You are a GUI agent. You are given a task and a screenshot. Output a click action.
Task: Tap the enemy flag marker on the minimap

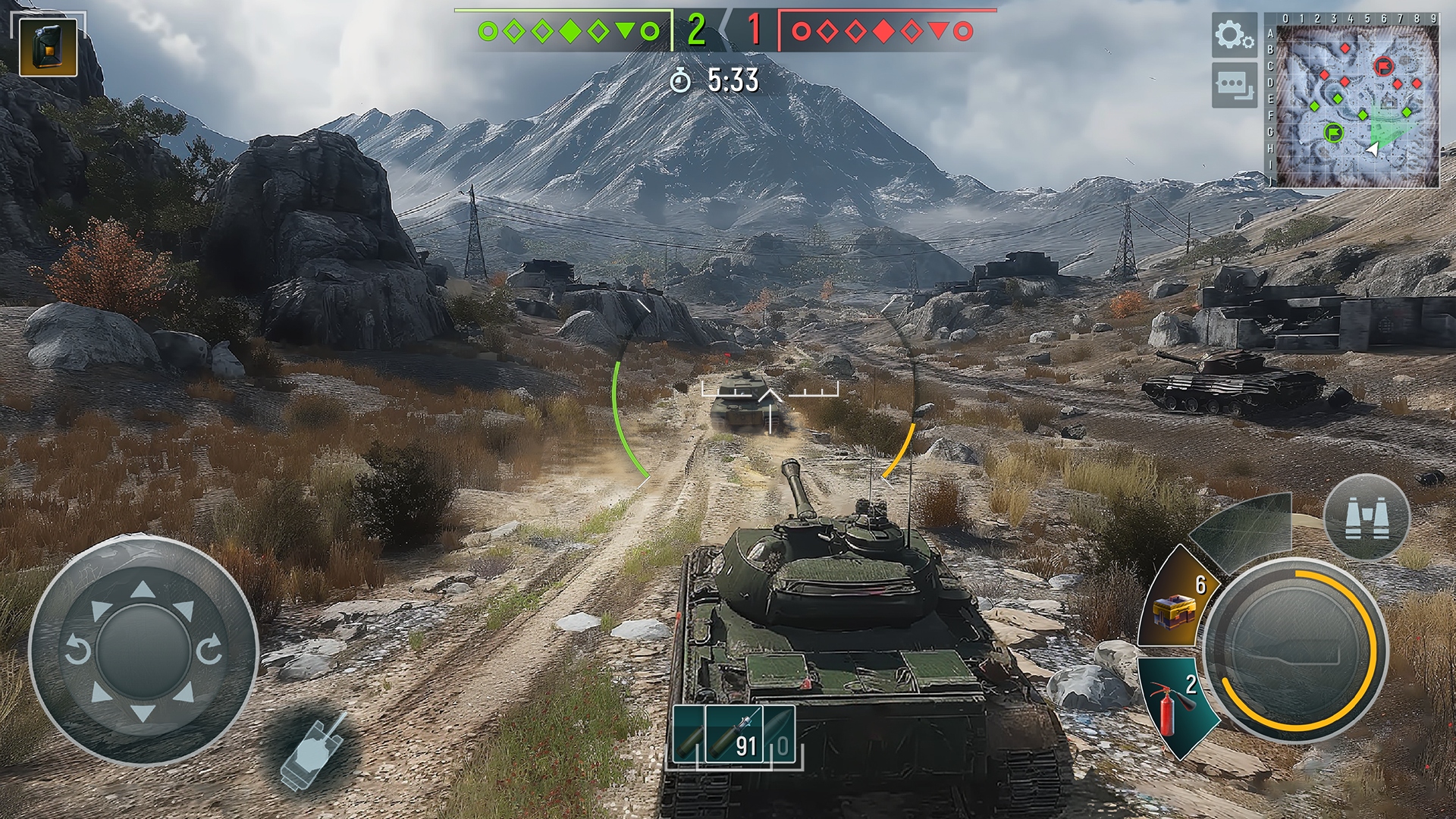pos(1383,66)
